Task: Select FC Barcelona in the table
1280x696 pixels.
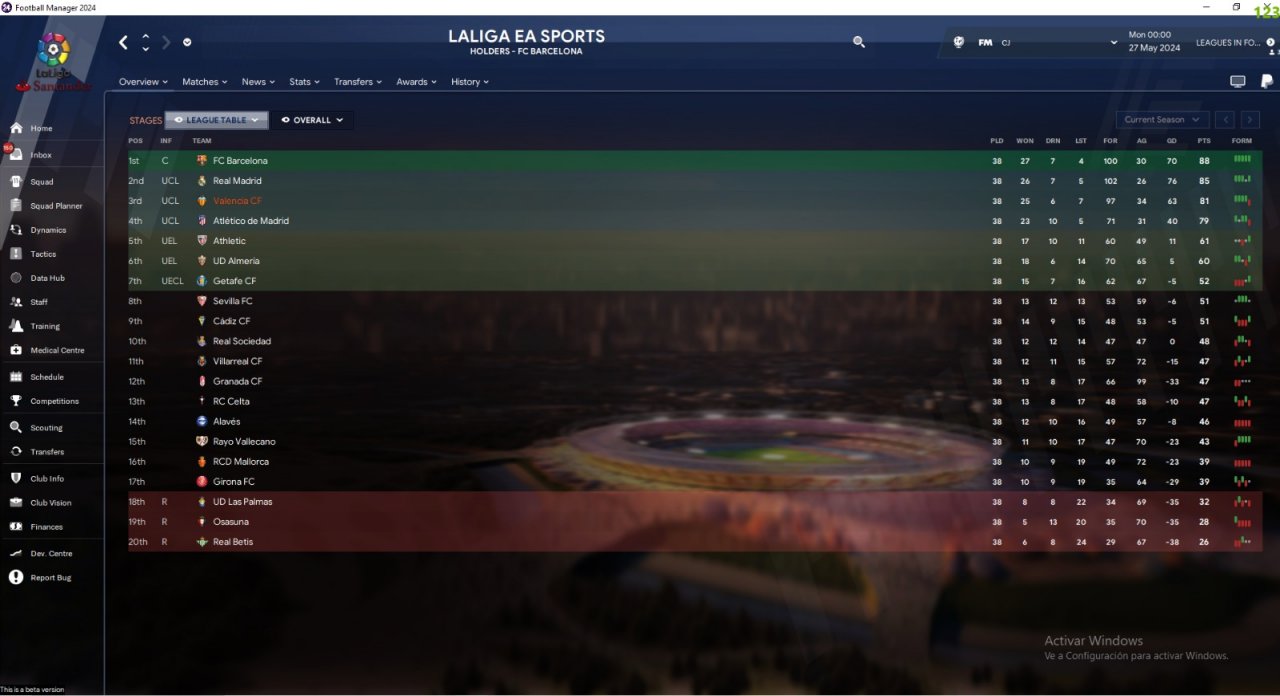Action: pyautogui.click(x=240, y=161)
